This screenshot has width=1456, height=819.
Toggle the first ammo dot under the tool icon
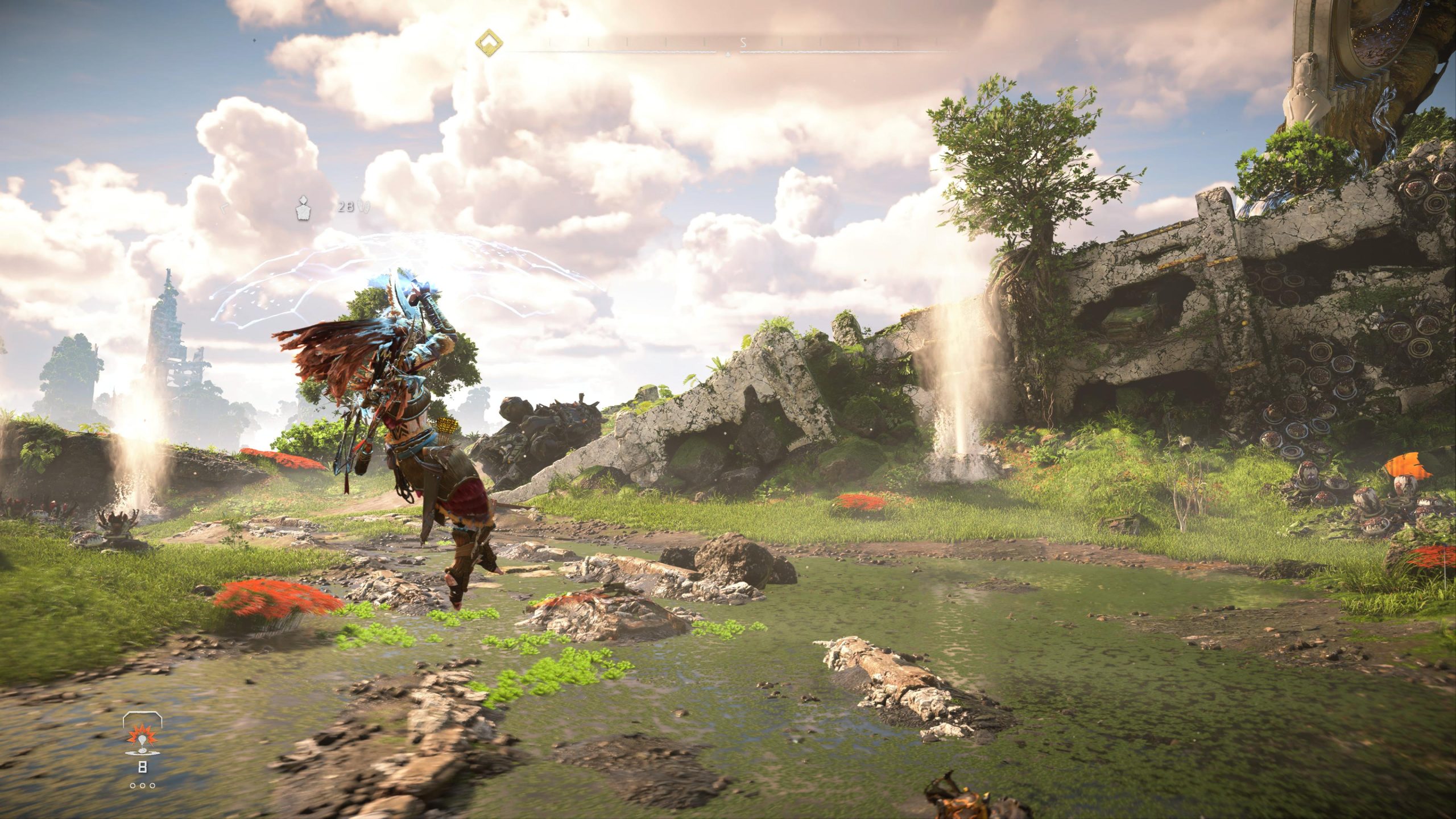pos(133,786)
